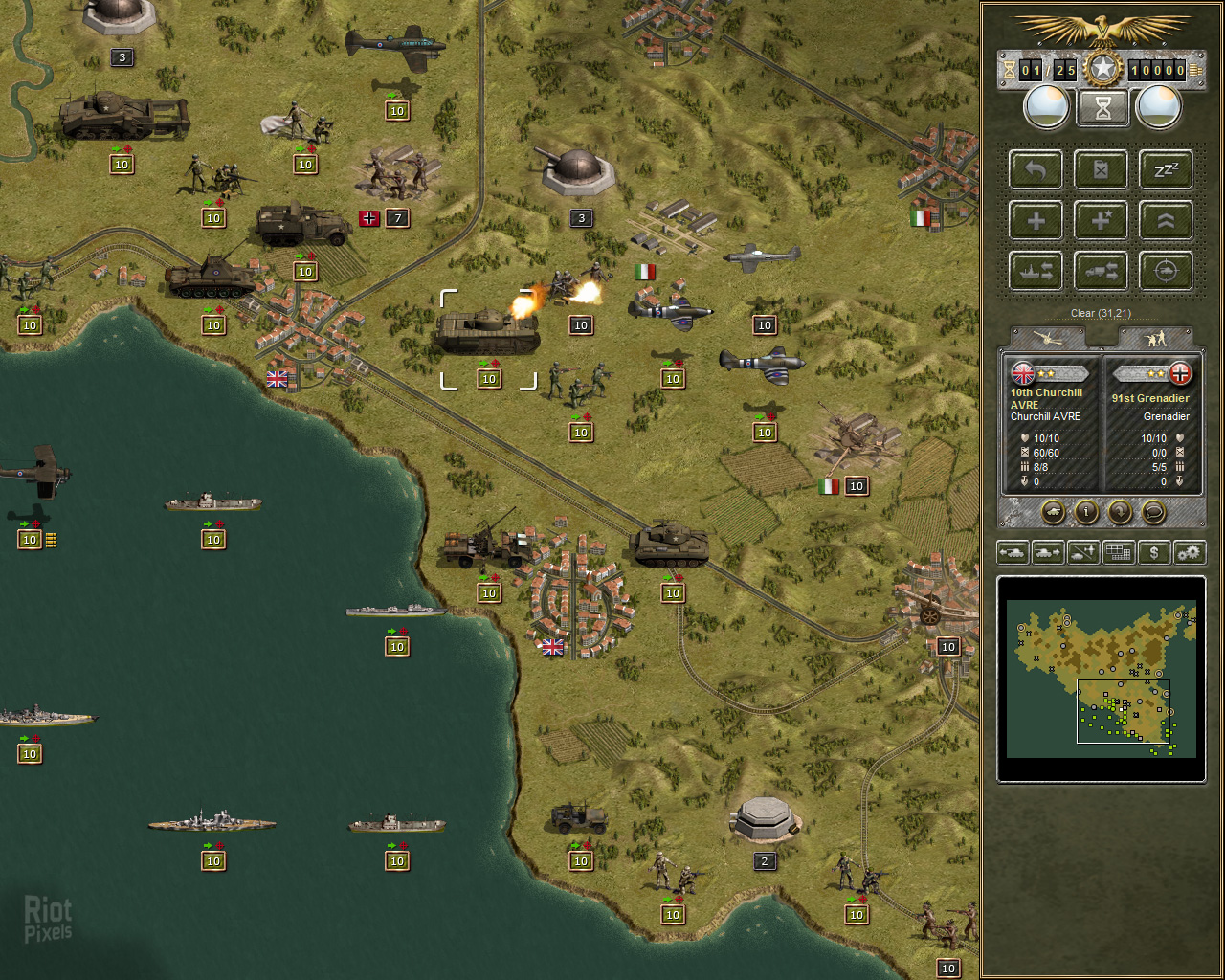Click the truck mount/dismount transport button

click(x=1101, y=272)
